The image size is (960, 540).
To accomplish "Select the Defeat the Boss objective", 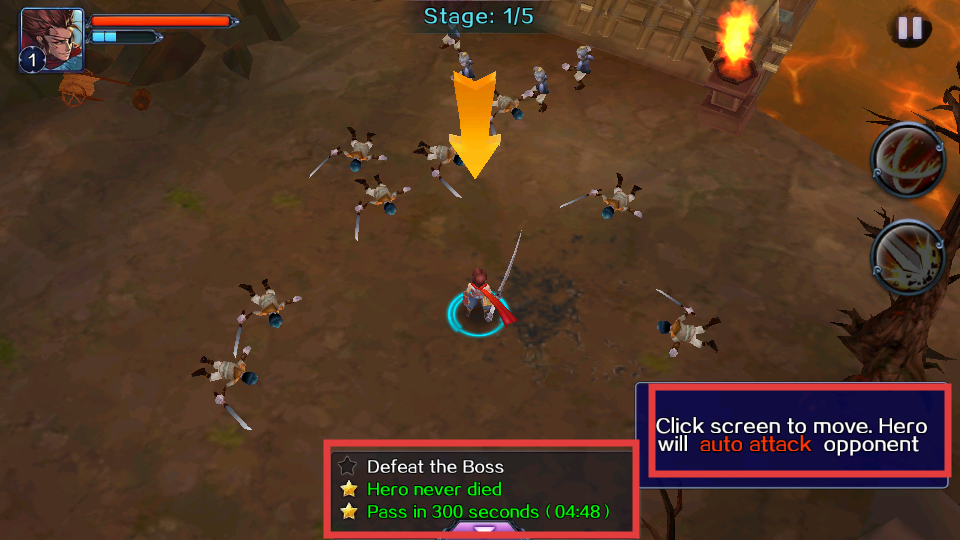I will coord(435,467).
